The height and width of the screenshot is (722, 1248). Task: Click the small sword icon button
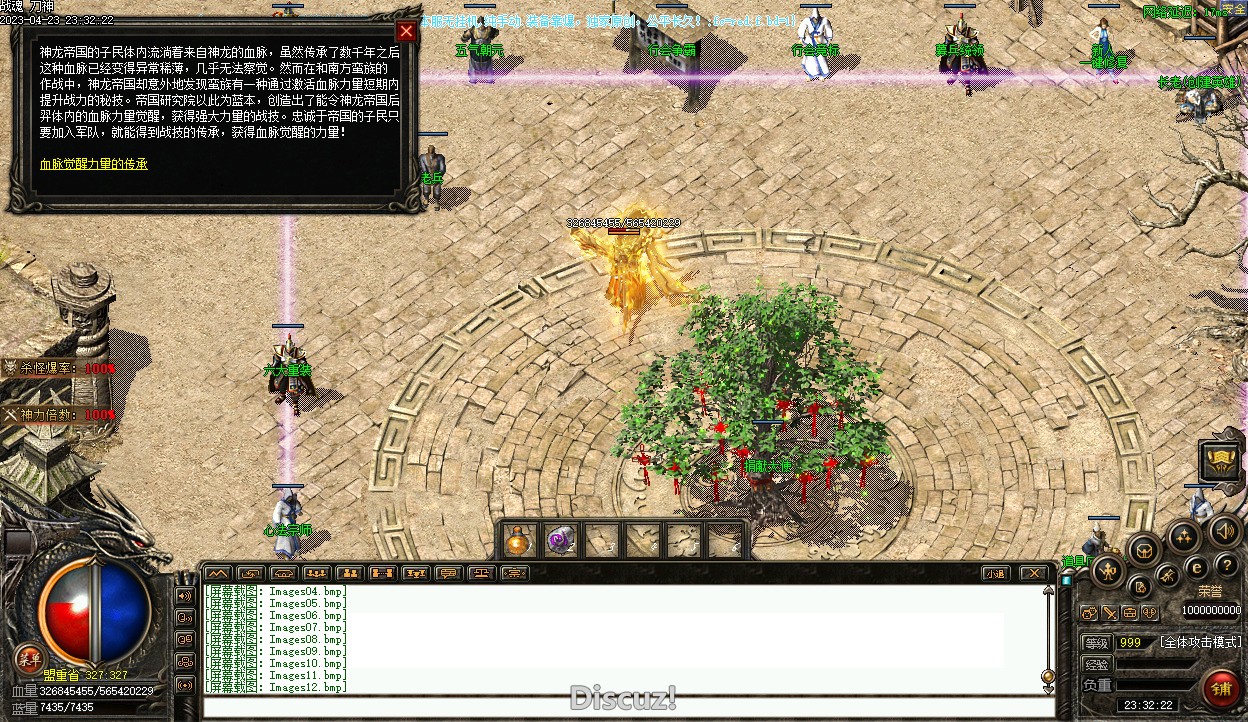click(x=1109, y=613)
